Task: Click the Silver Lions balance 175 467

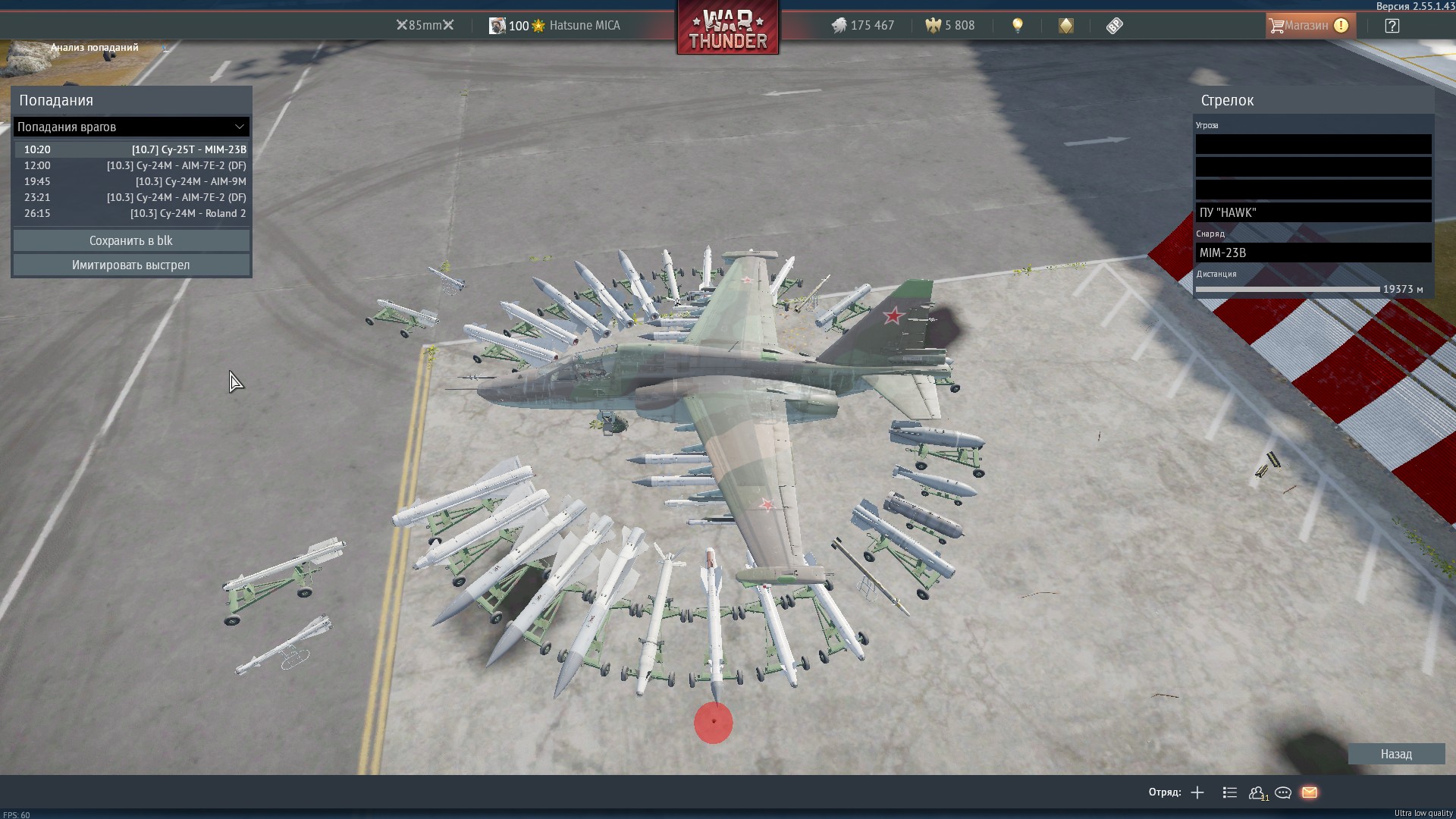Action: 863,26
